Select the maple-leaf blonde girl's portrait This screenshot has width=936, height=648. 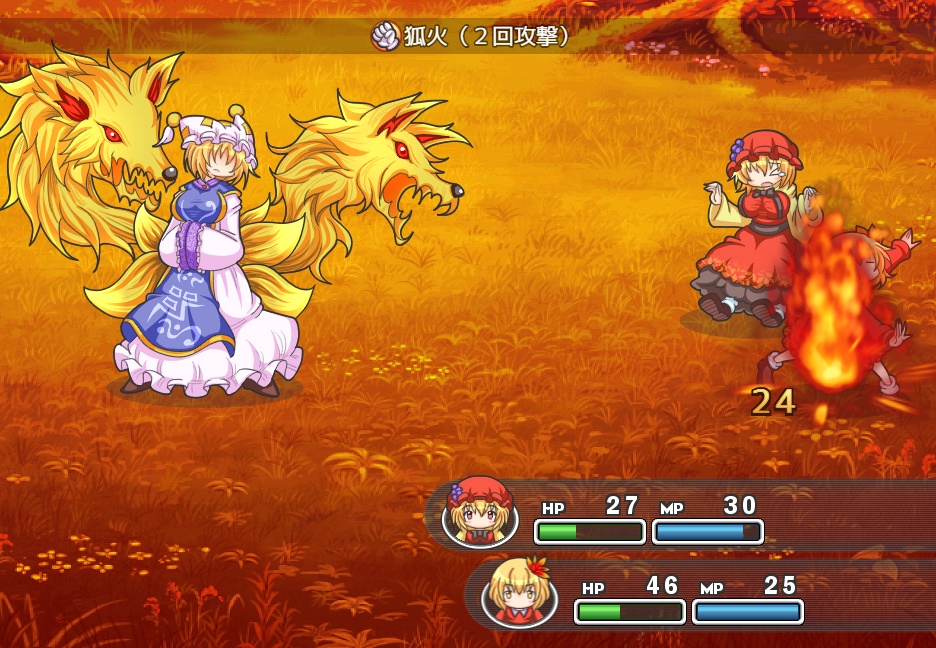point(520,593)
